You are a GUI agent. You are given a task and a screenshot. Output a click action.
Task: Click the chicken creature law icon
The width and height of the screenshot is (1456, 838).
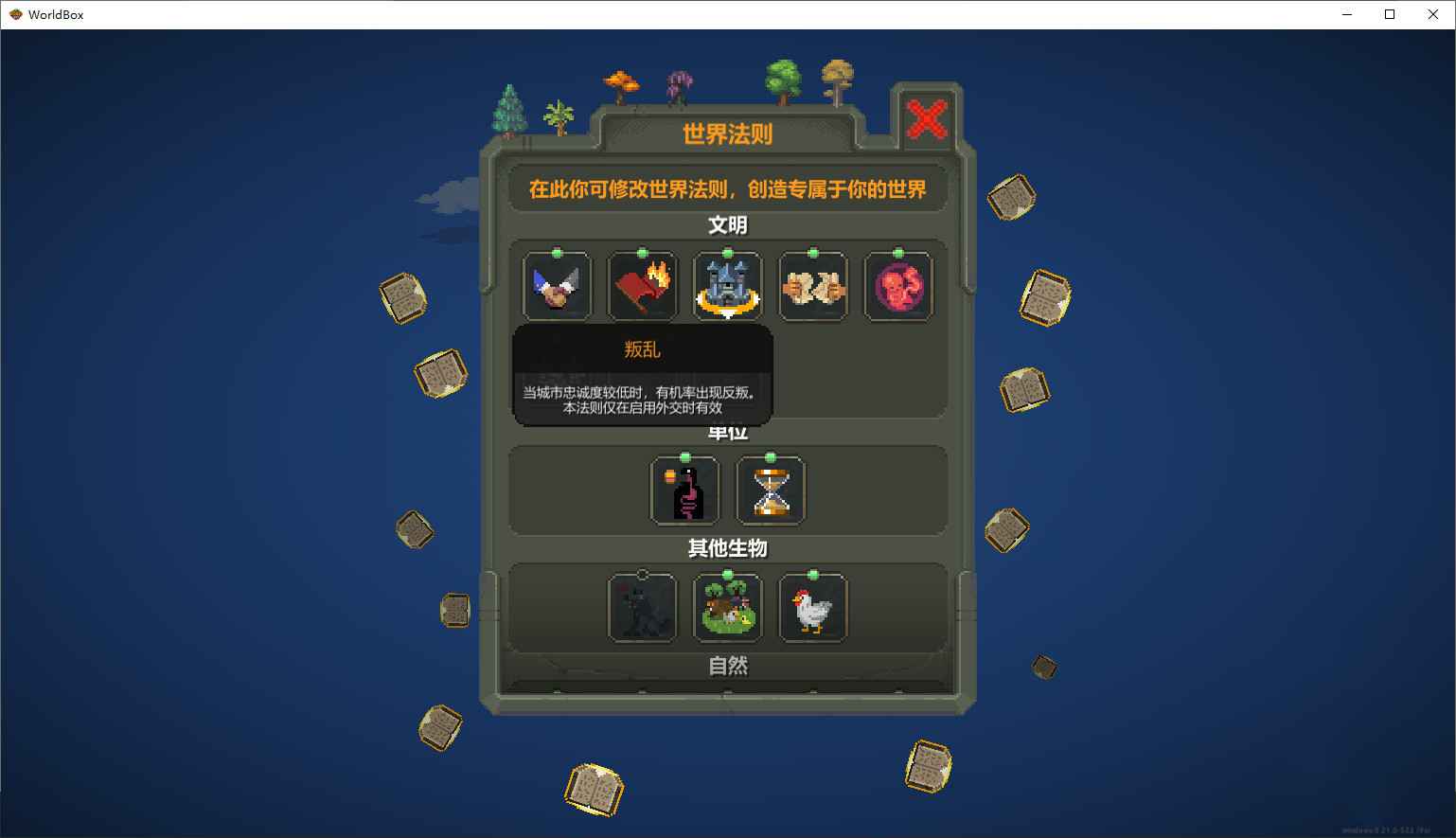click(812, 607)
